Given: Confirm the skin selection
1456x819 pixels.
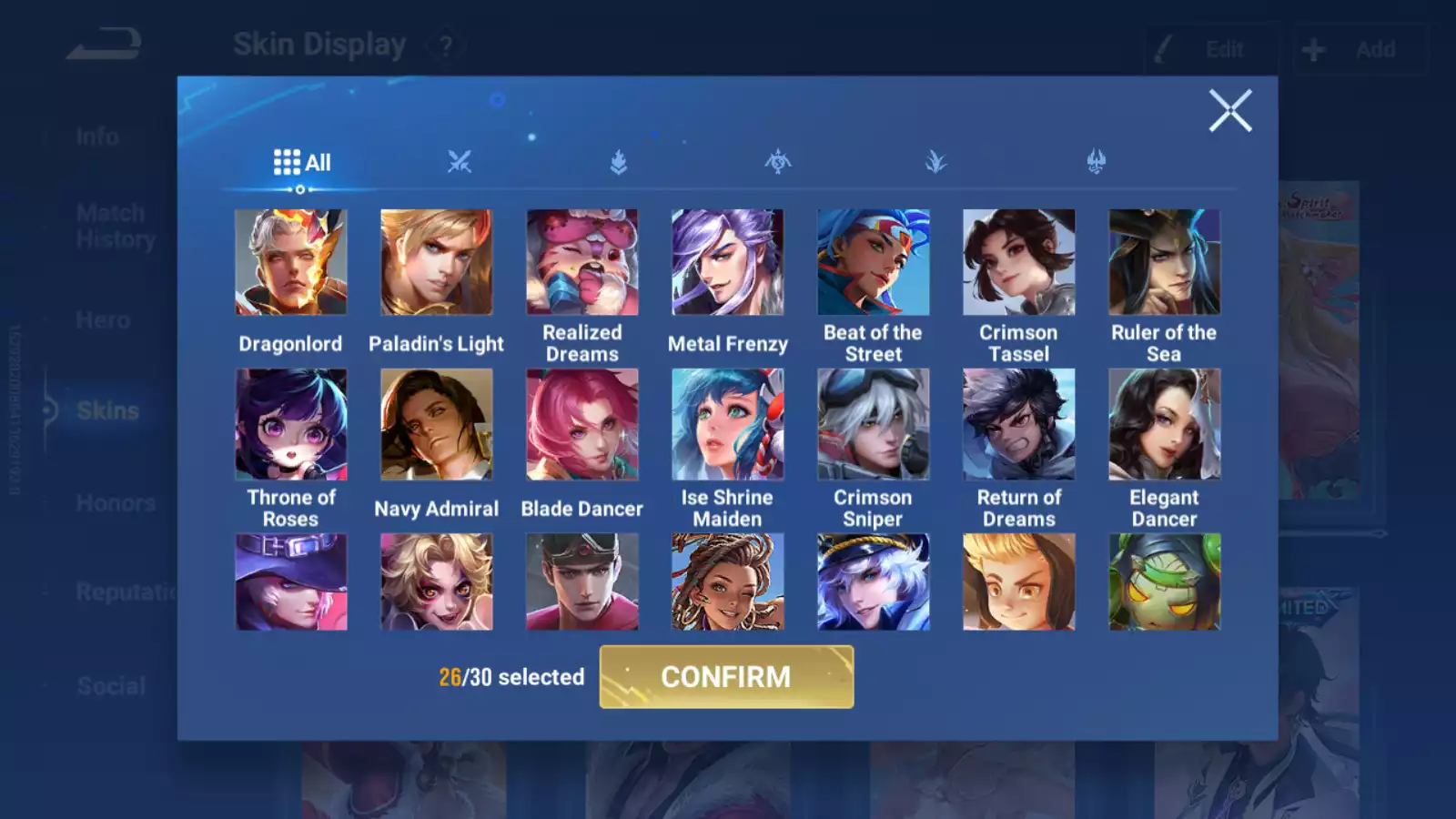Looking at the screenshot, I should 726,677.
